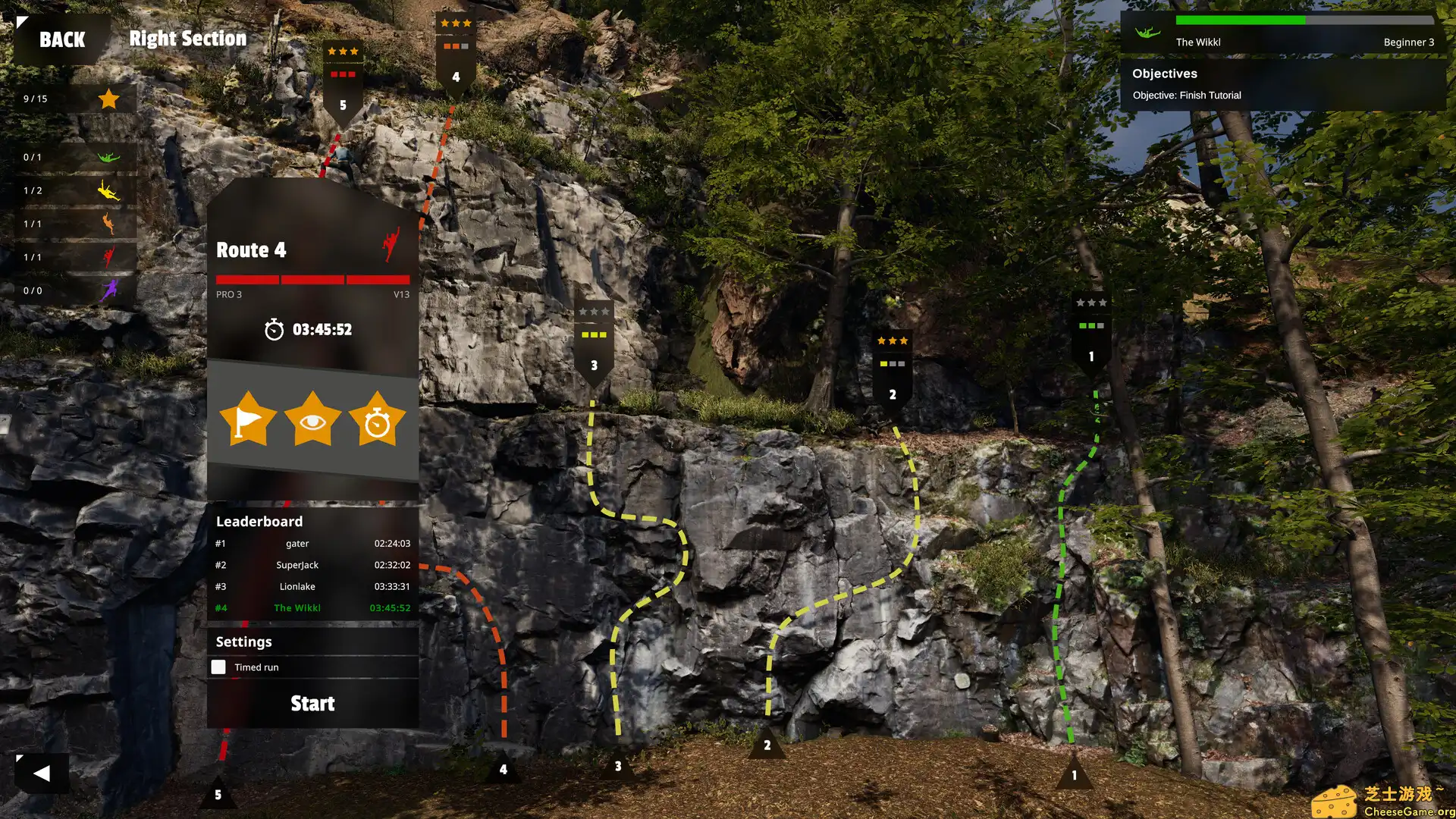Click the star icon showing 9/15 progress
This screenshot has width=1456, height=819.
pos(108,98)
